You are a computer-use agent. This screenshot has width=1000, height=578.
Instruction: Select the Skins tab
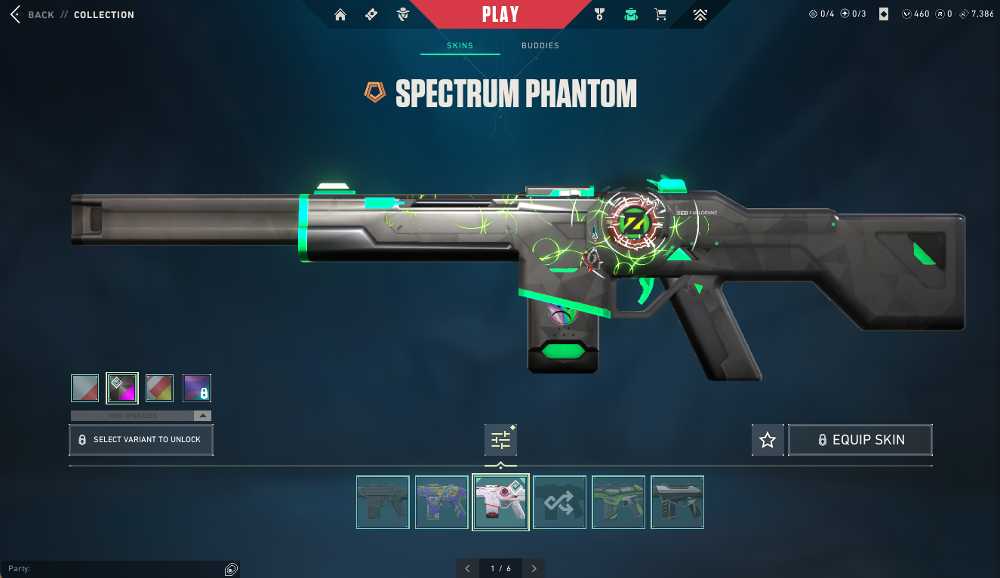pos(460,46)
